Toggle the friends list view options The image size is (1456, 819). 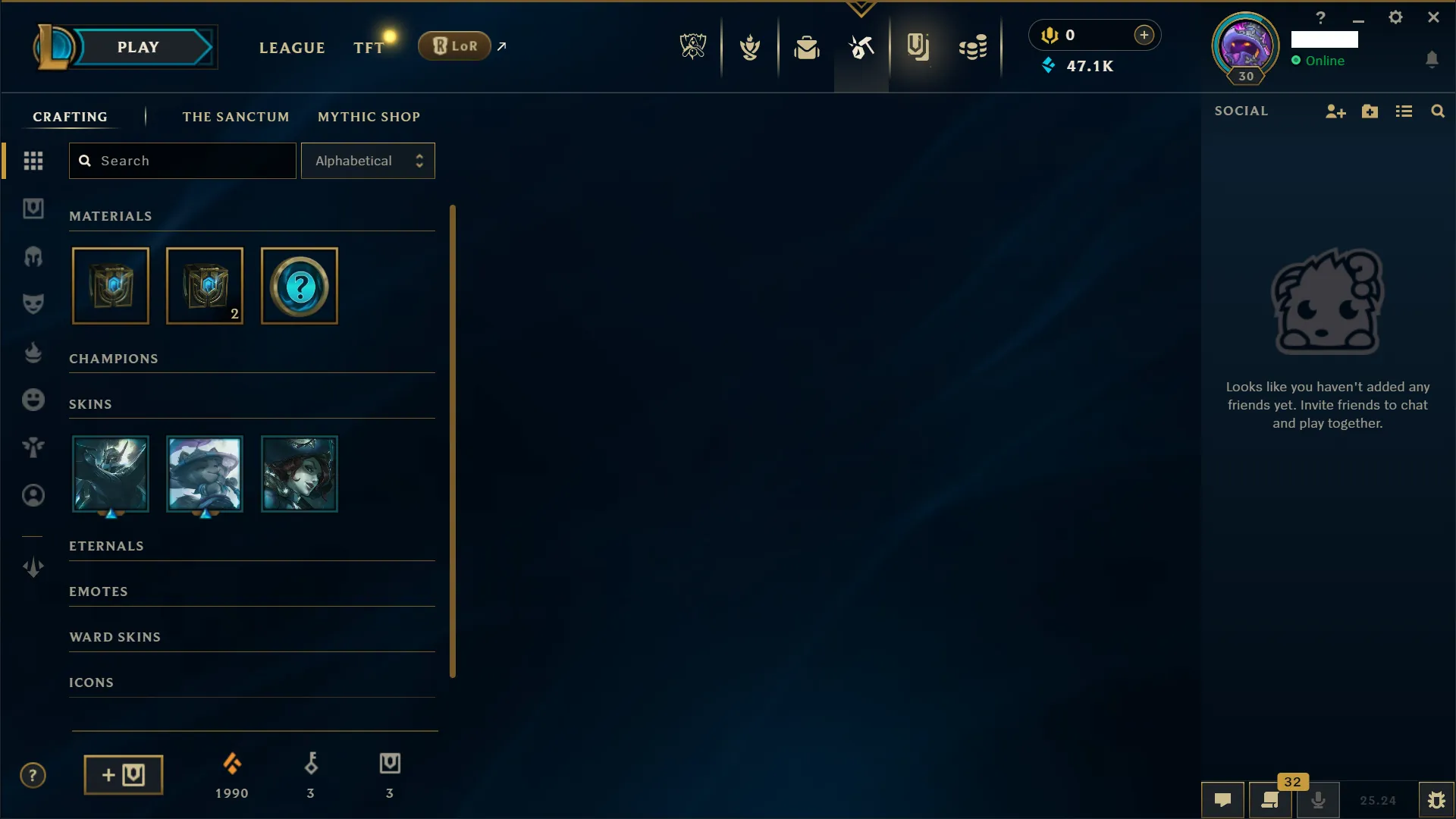(1404, 111)
